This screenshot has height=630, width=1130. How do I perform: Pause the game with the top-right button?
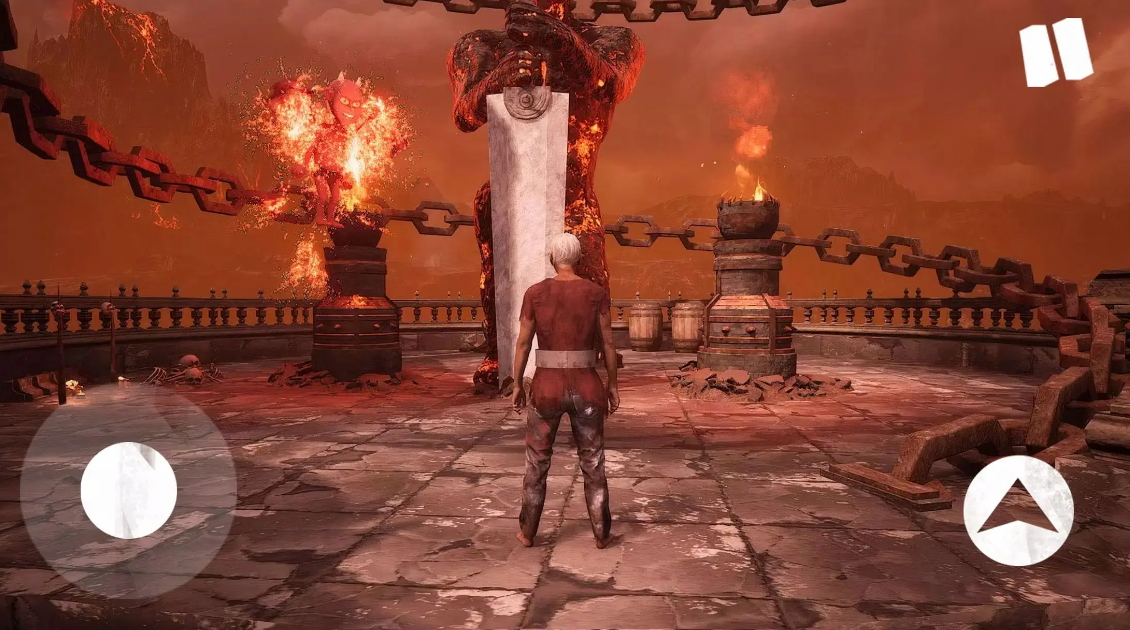(1055, 52)
